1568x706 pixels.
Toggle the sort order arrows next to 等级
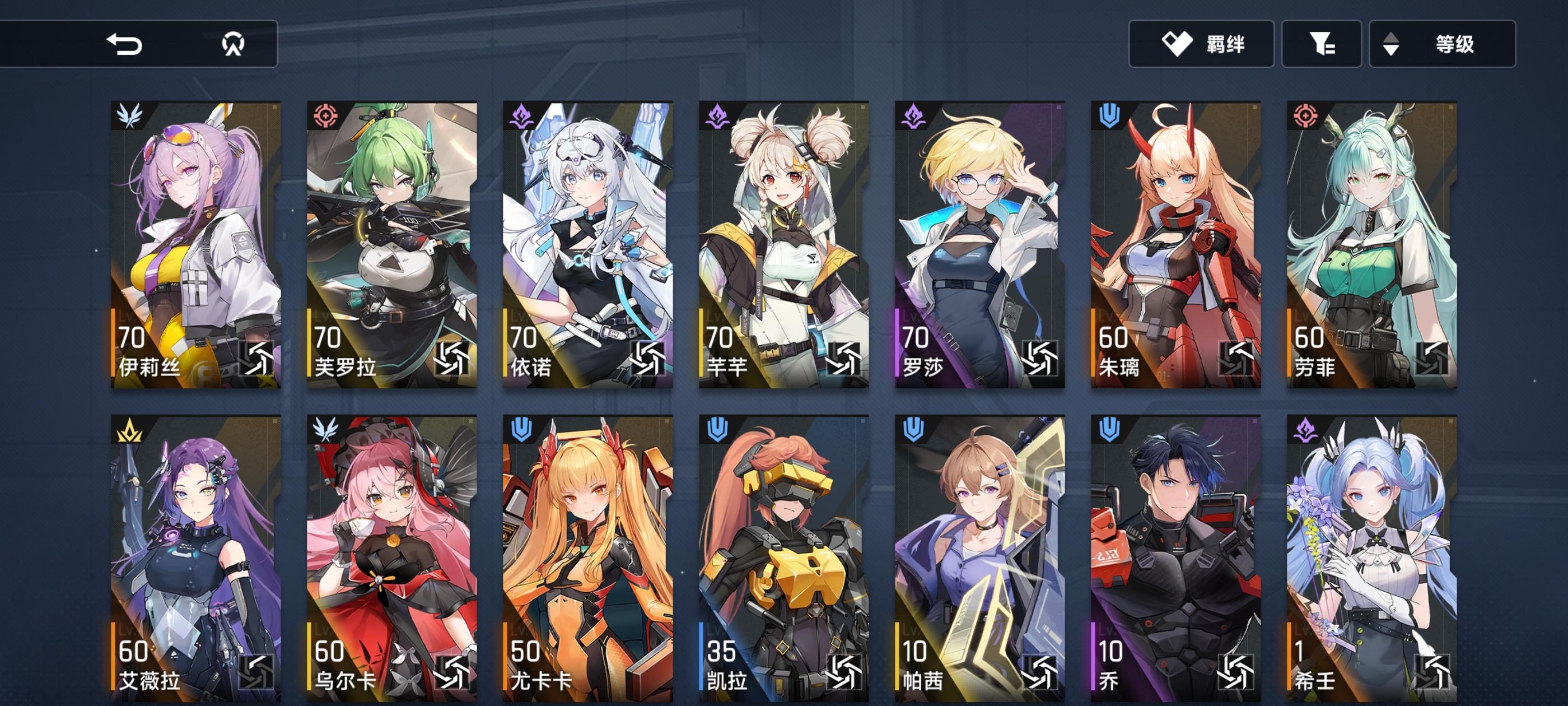1391,45
